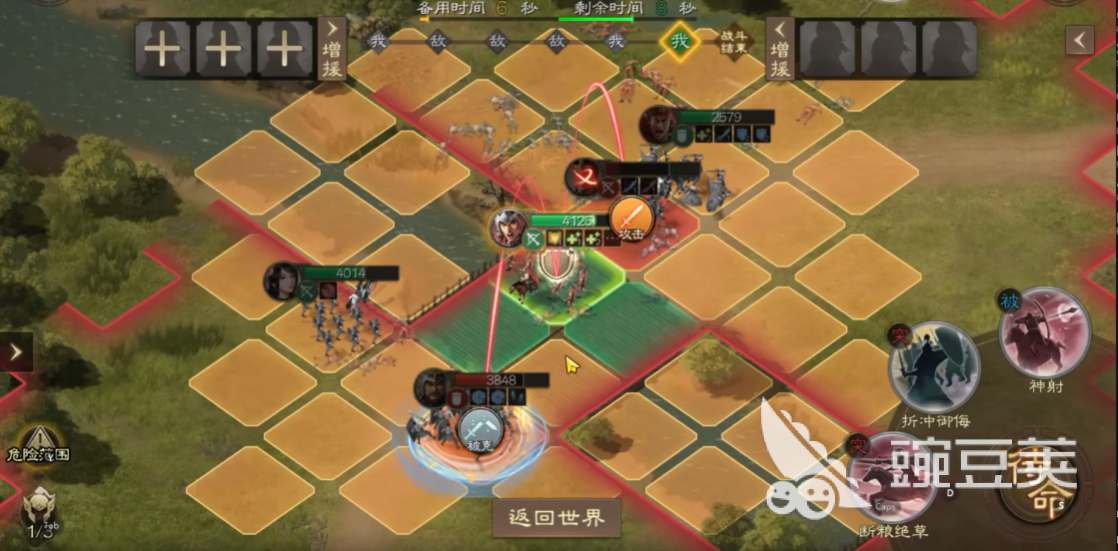Image resolution: width=1118 pixels, height=551 pixels.
Task: Trigger the 断粮绝草 cavalry skill
Action: pyautogui.click(x=891, y=479)
